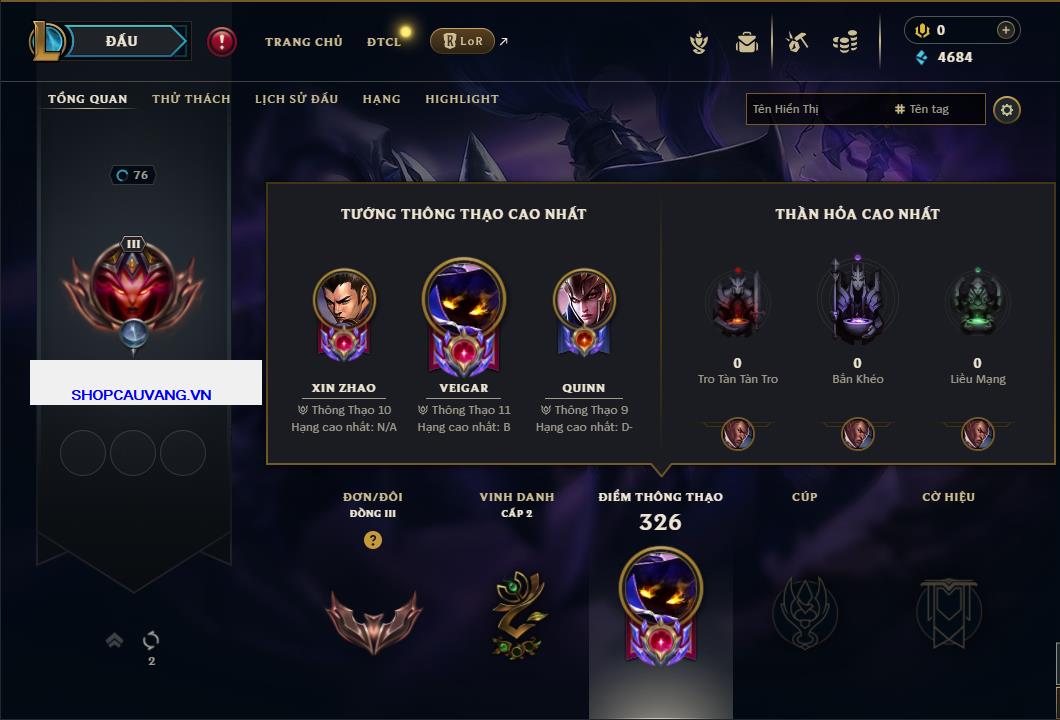Open the VINH DANH honor emblem

pos(518,615)
